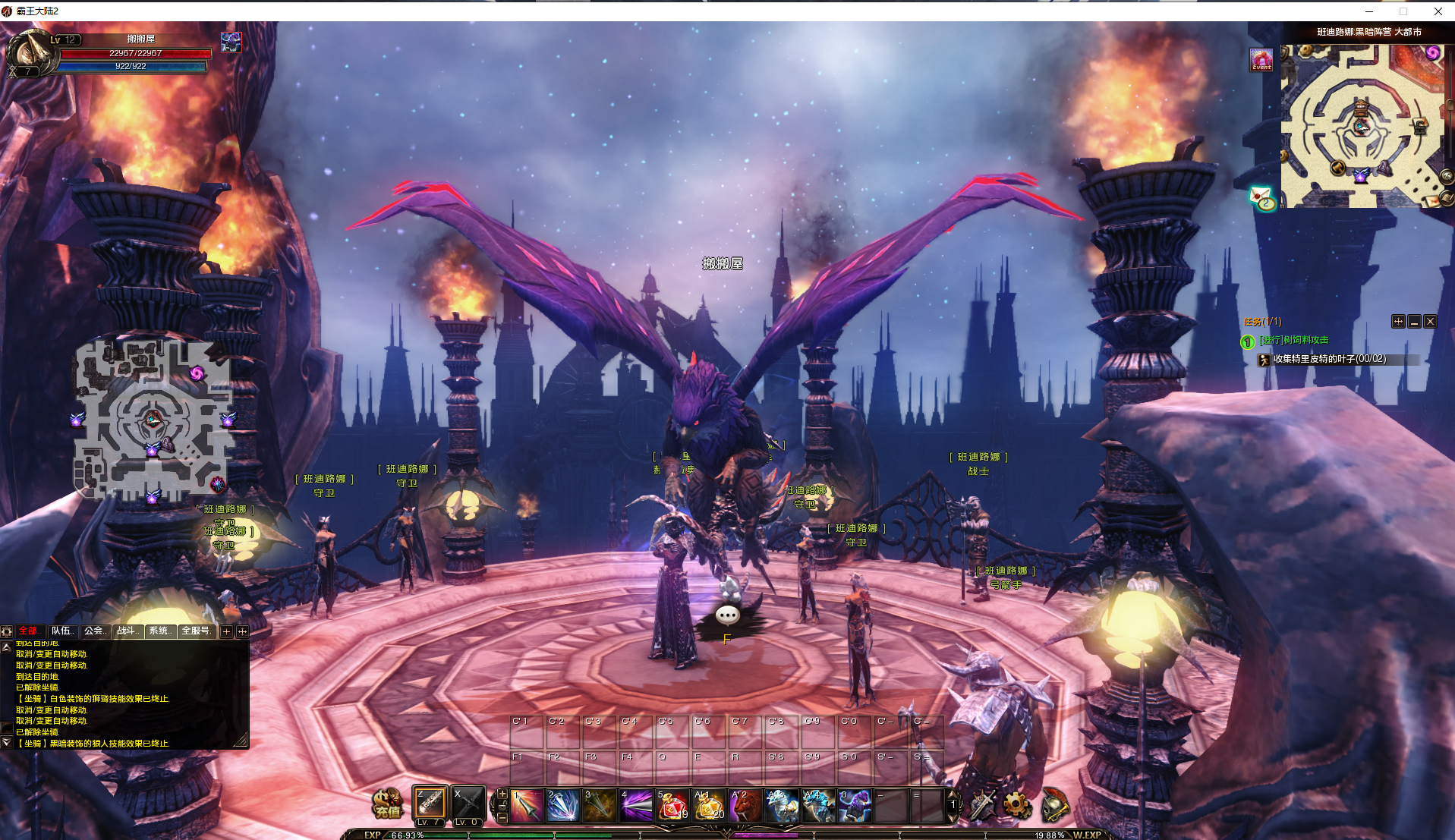Open the mail envelope with 2 notifications
Viewport: 1455px width, 840px height.
tap(1261, 197)
